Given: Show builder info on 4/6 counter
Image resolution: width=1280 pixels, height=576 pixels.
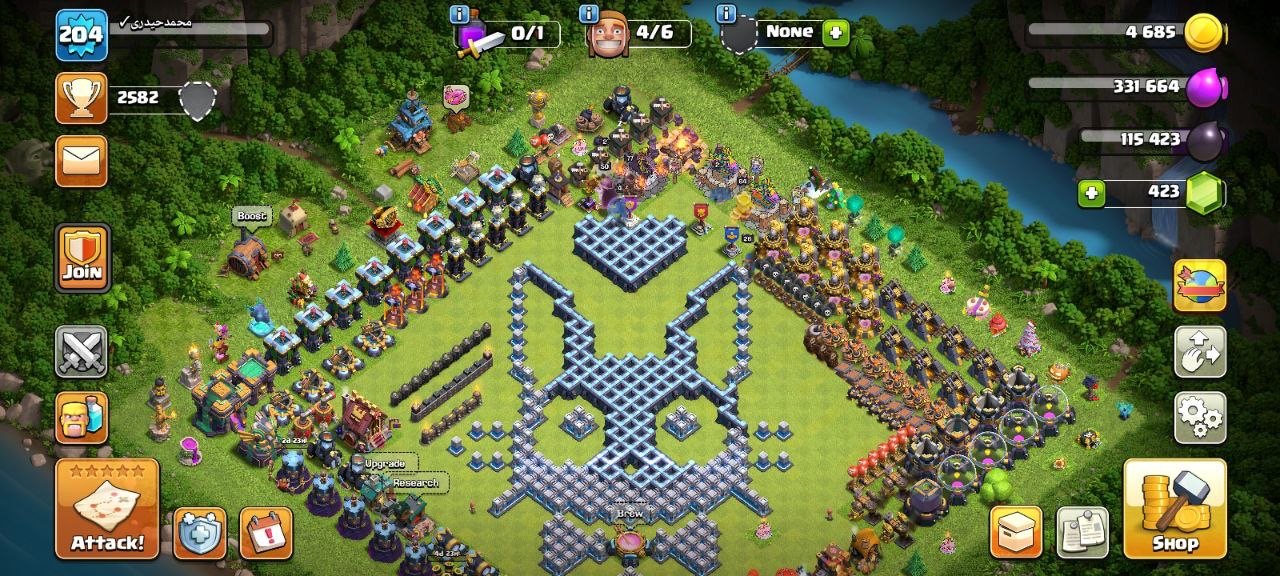Looking at the screenshot, I should point(589,14).
